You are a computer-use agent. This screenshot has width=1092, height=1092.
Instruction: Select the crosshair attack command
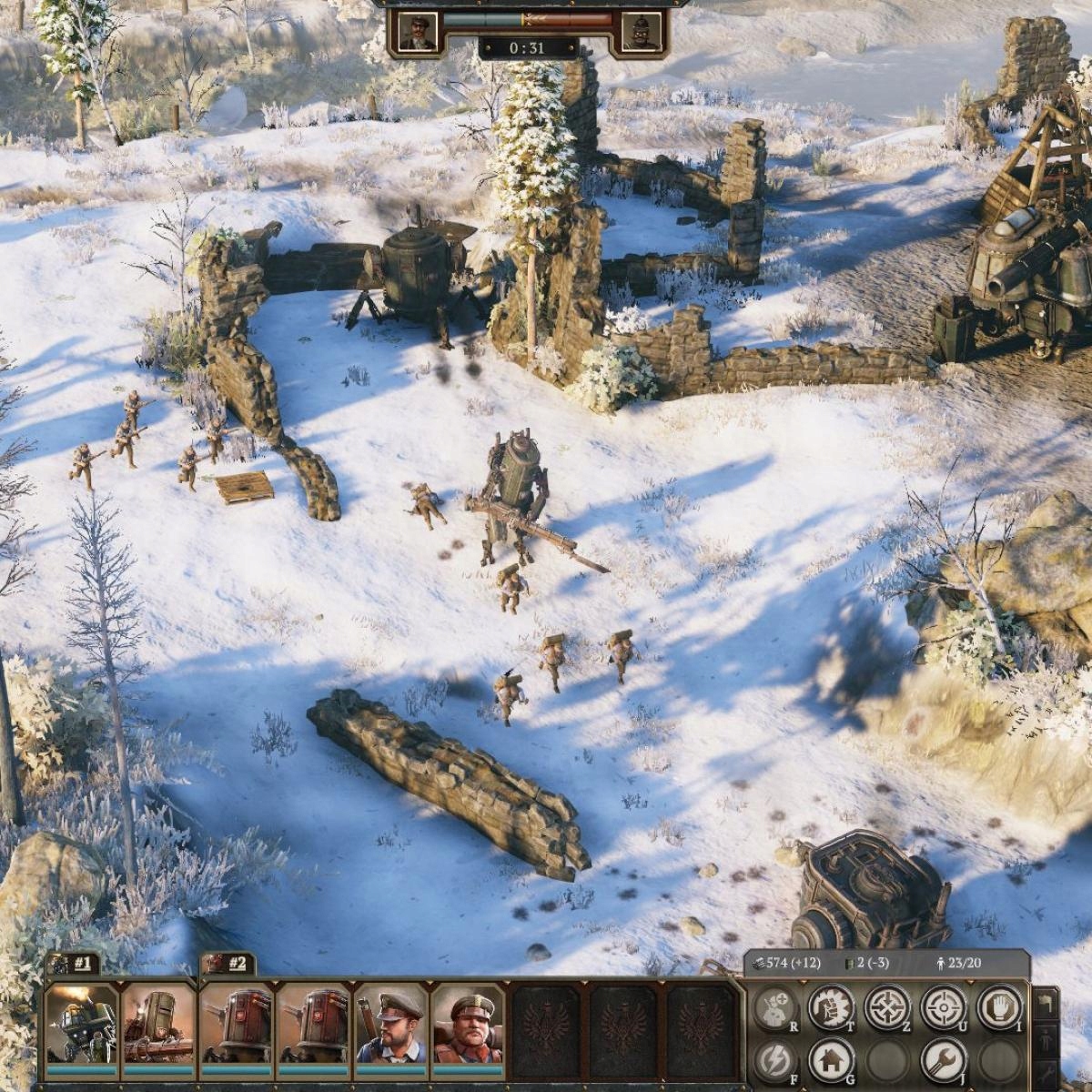pos(943,1007)
